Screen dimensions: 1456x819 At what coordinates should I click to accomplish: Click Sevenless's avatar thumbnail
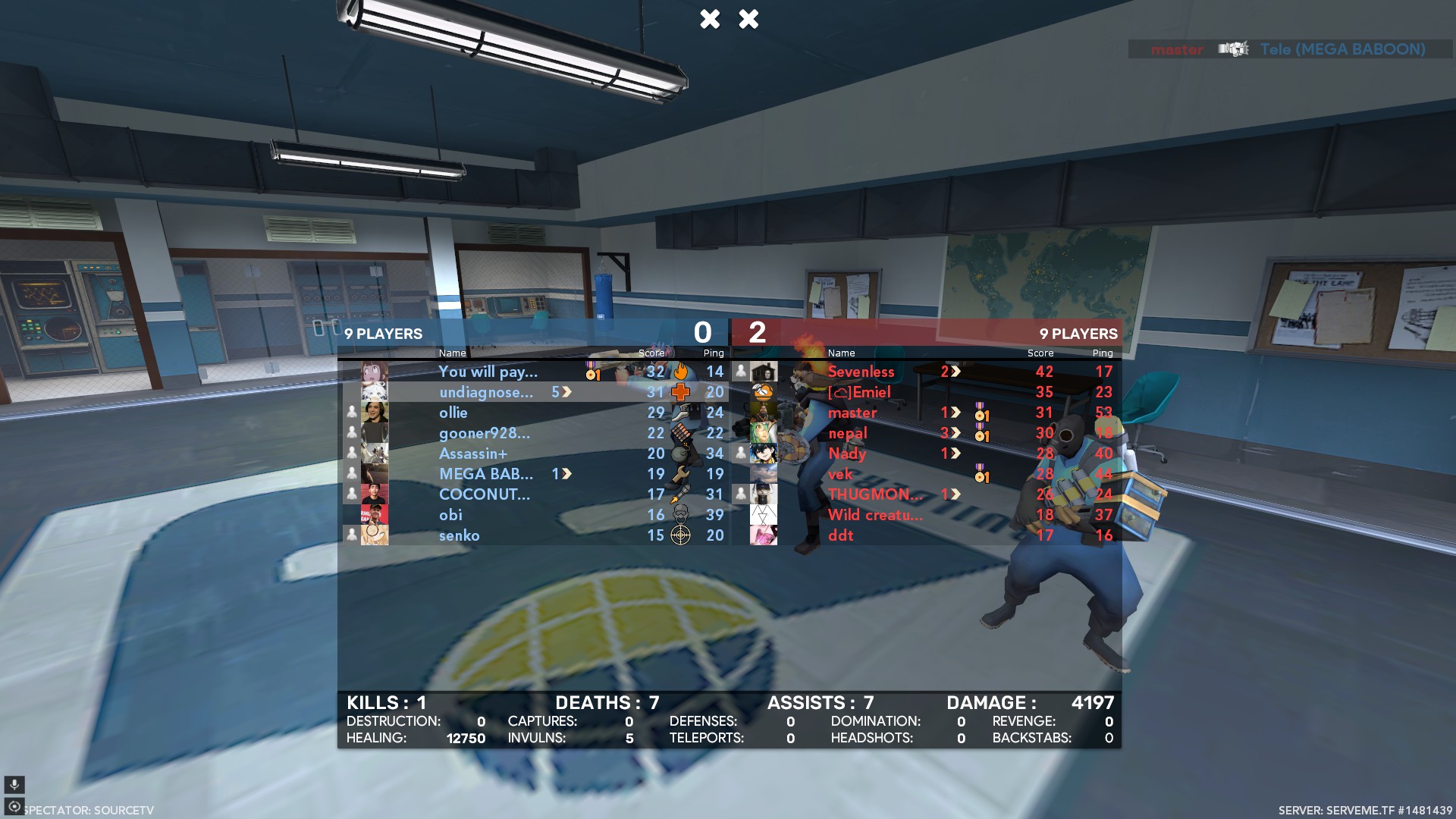764,372
